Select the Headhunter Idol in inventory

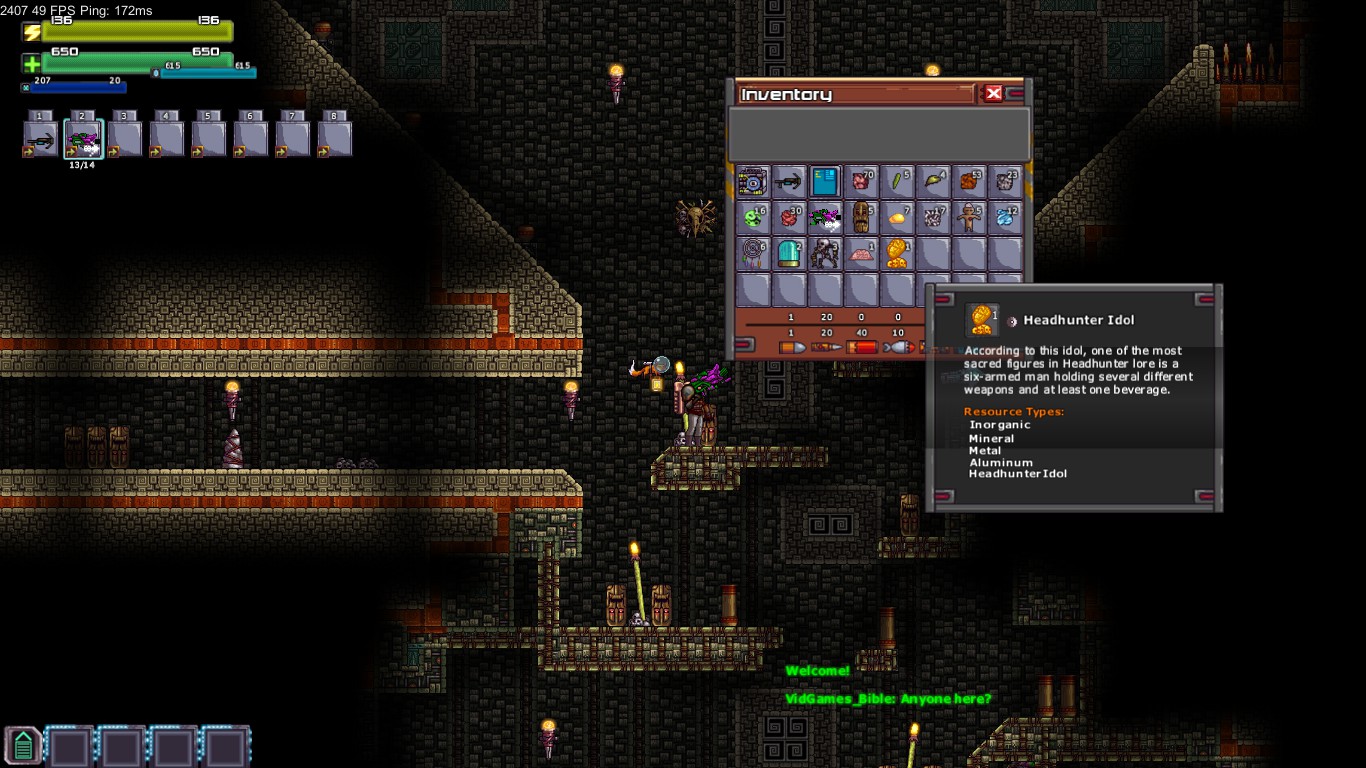pos(897,254)
